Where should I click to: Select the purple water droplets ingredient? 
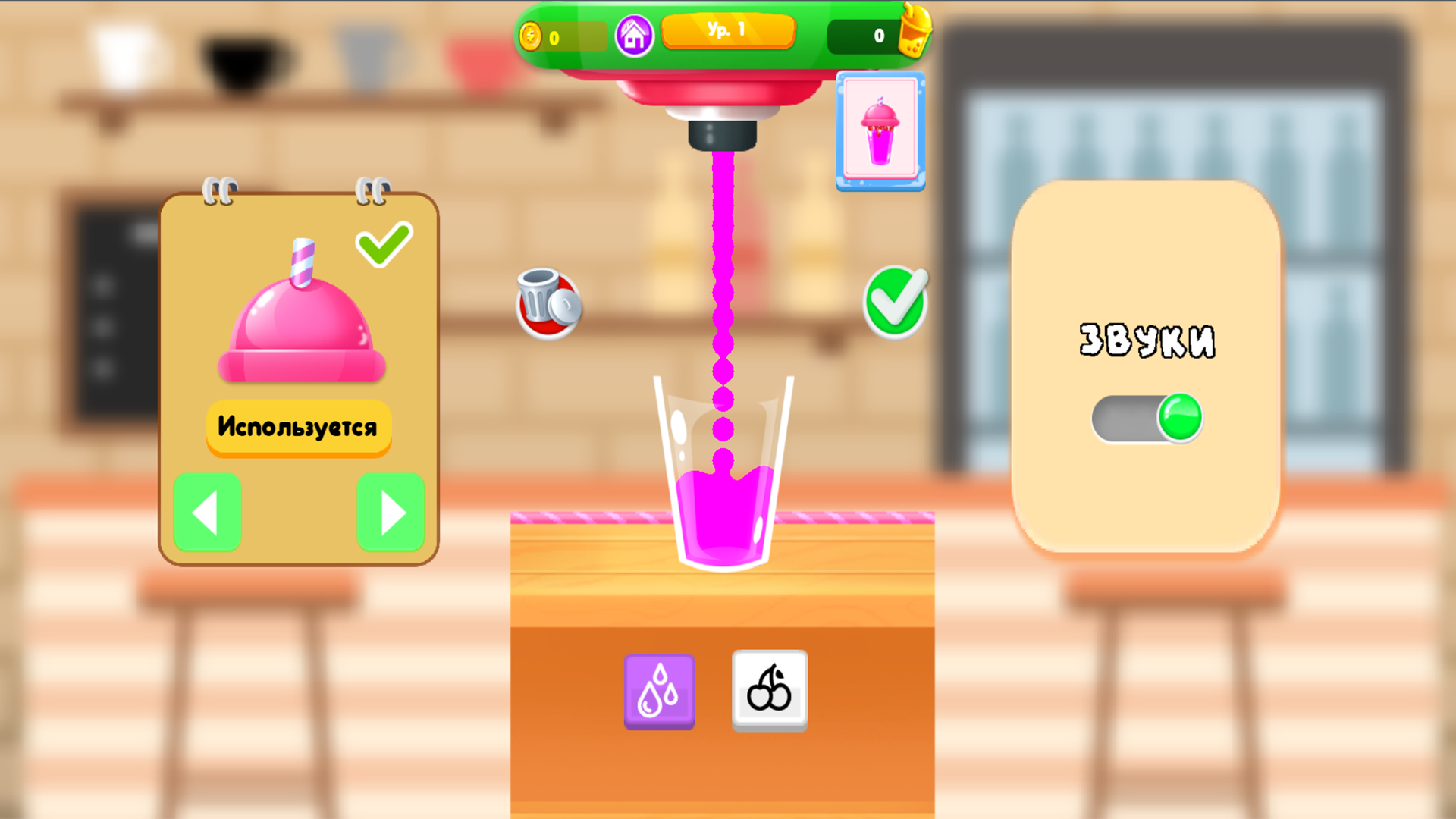[658, 689]
